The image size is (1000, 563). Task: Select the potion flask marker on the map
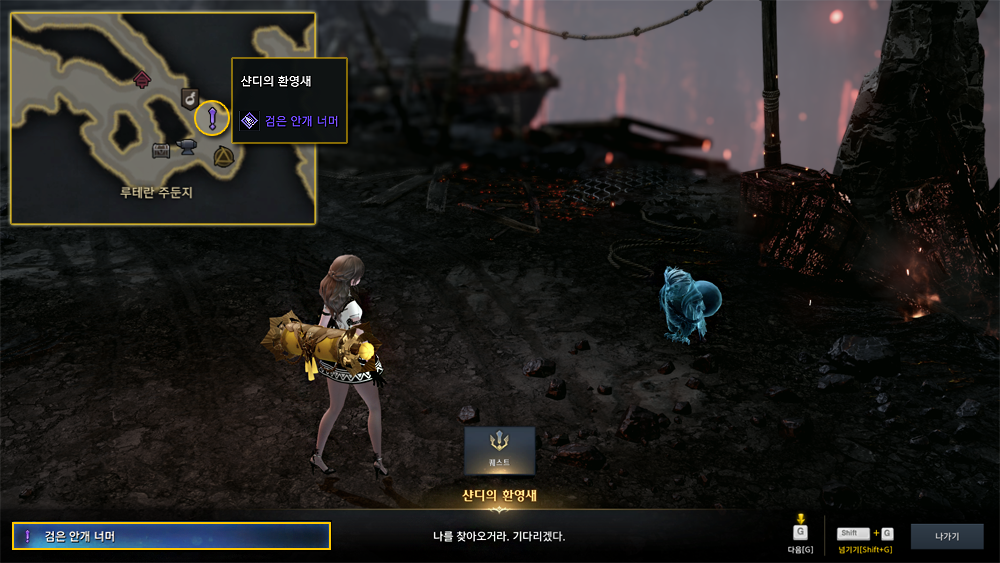point(188,97)
